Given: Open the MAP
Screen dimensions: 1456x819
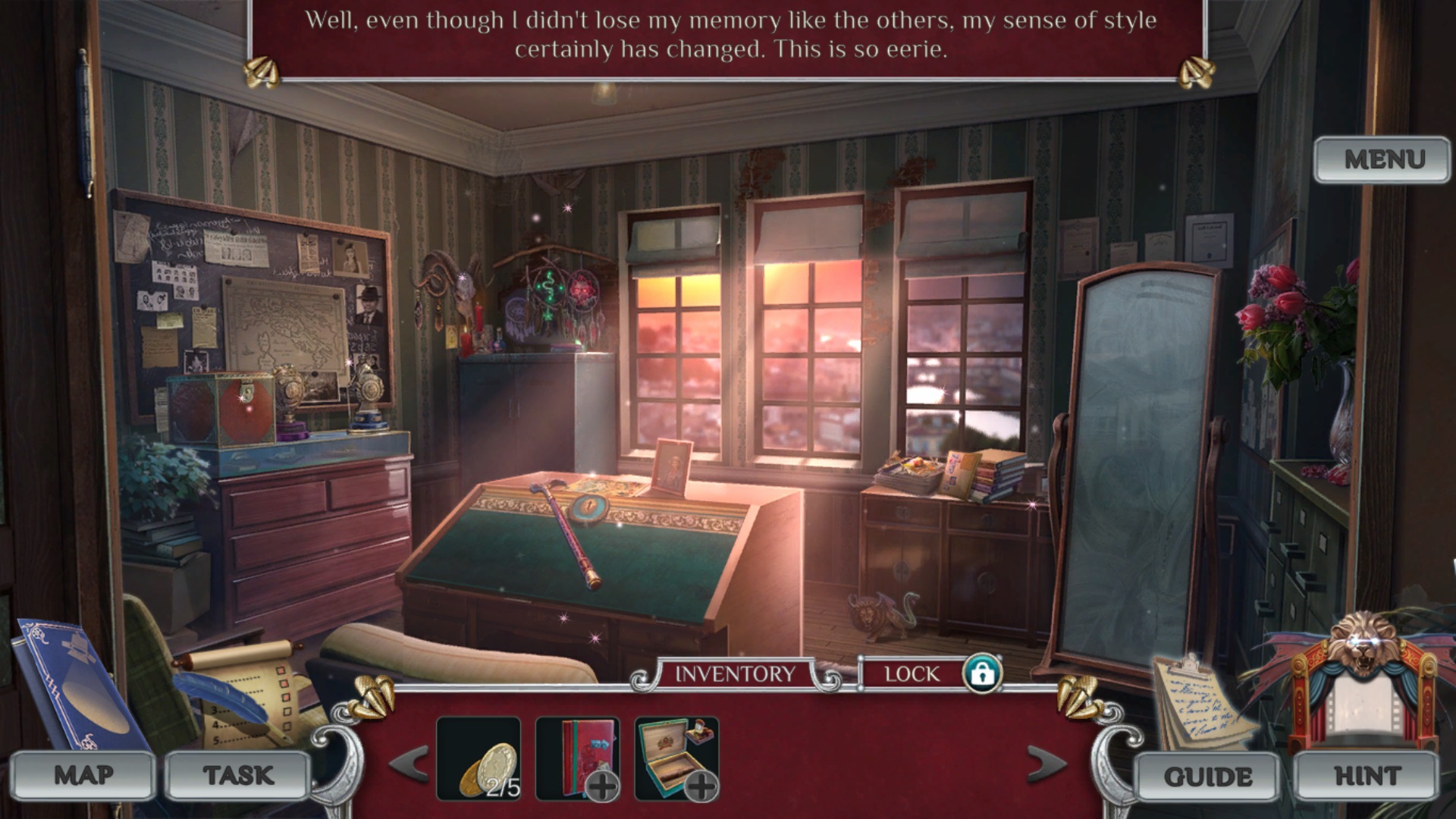Looking at the screenshot, I should pyautogui.click(x=83, y=775).
